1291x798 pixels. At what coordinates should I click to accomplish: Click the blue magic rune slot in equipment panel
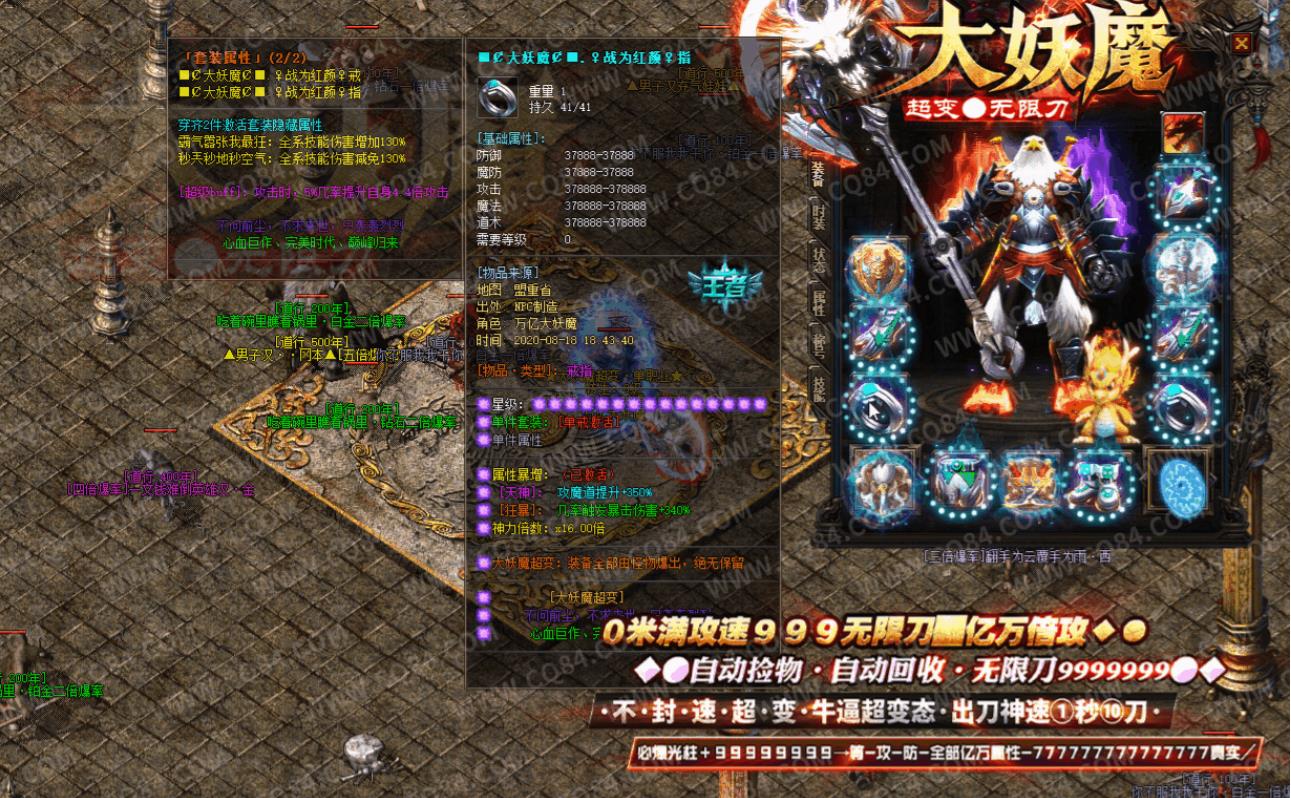[x=1178, y=484]
